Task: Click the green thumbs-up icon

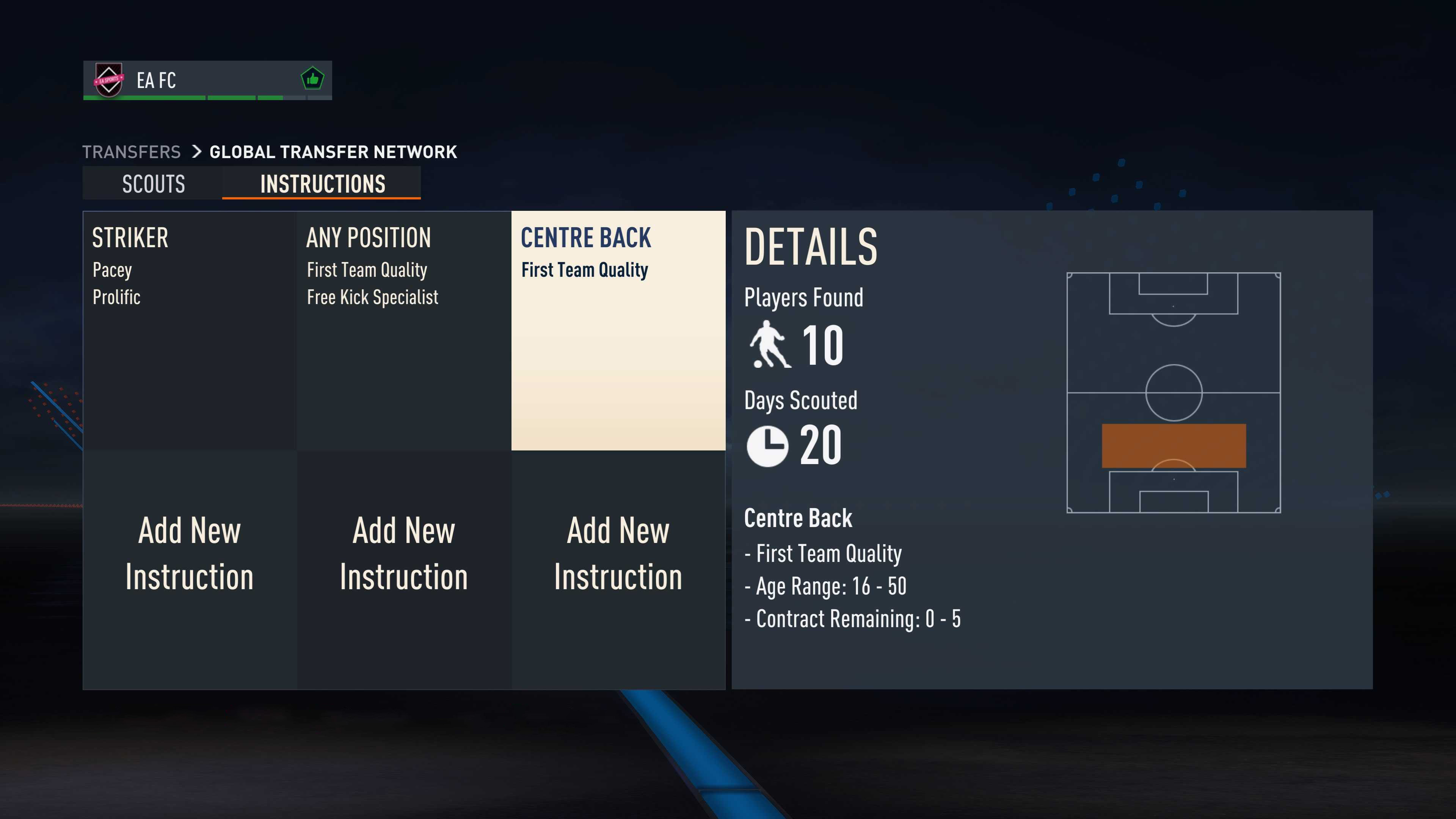Action: point(312,79)
